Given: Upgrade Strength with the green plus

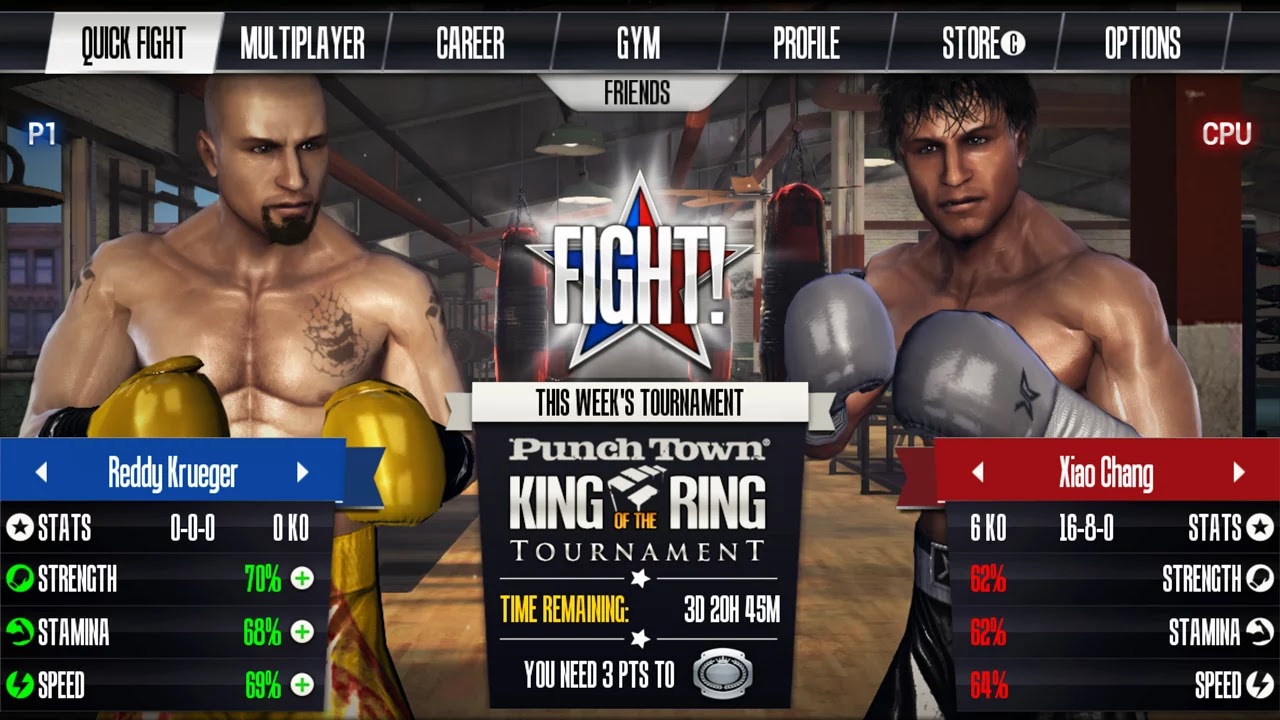Looking at the screenshot, I should tap(302, 579).
